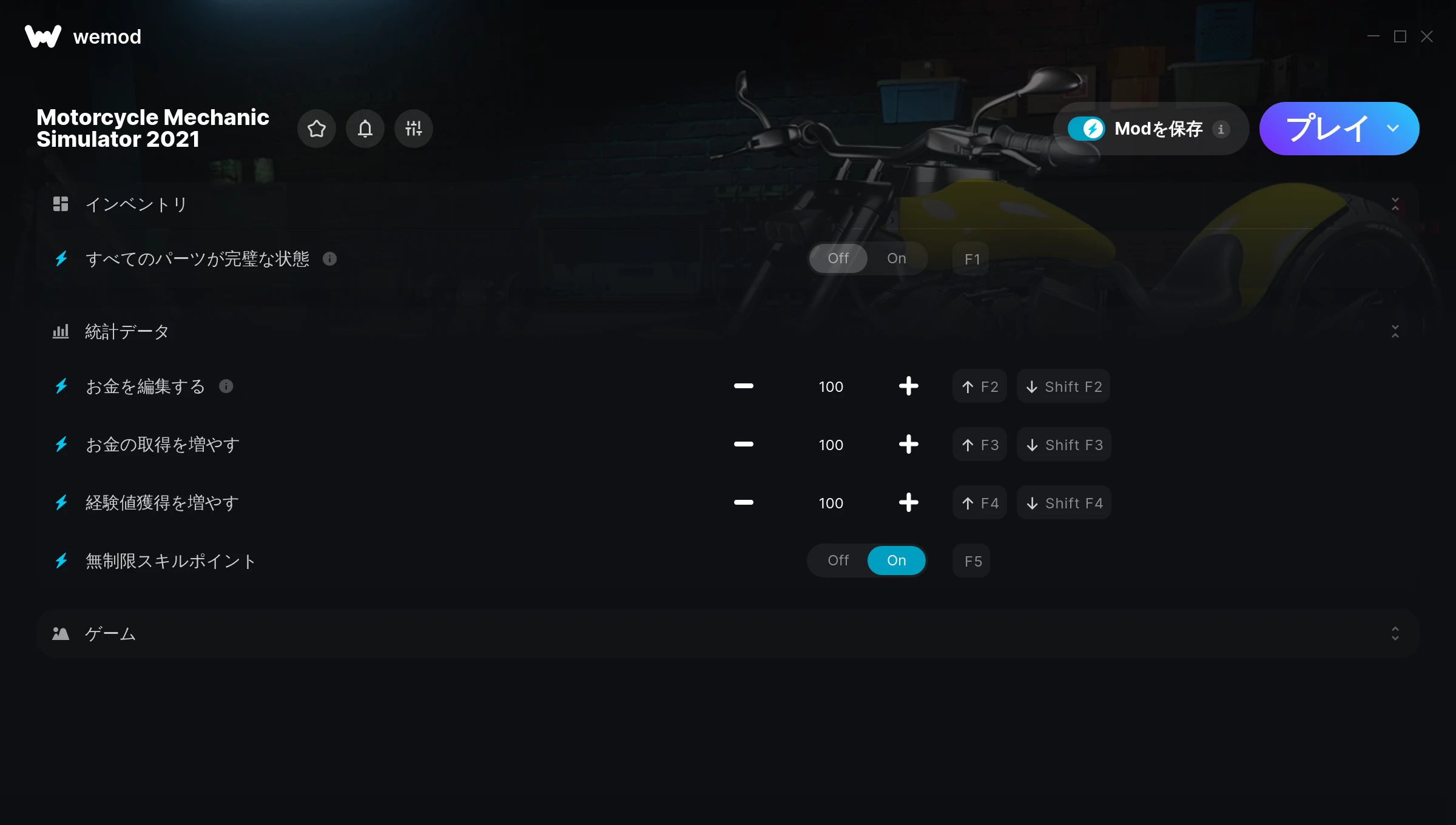Increase the お金を編集する value with plus
This screenshot has height=825, width=1456.
[x=908, y=386]
